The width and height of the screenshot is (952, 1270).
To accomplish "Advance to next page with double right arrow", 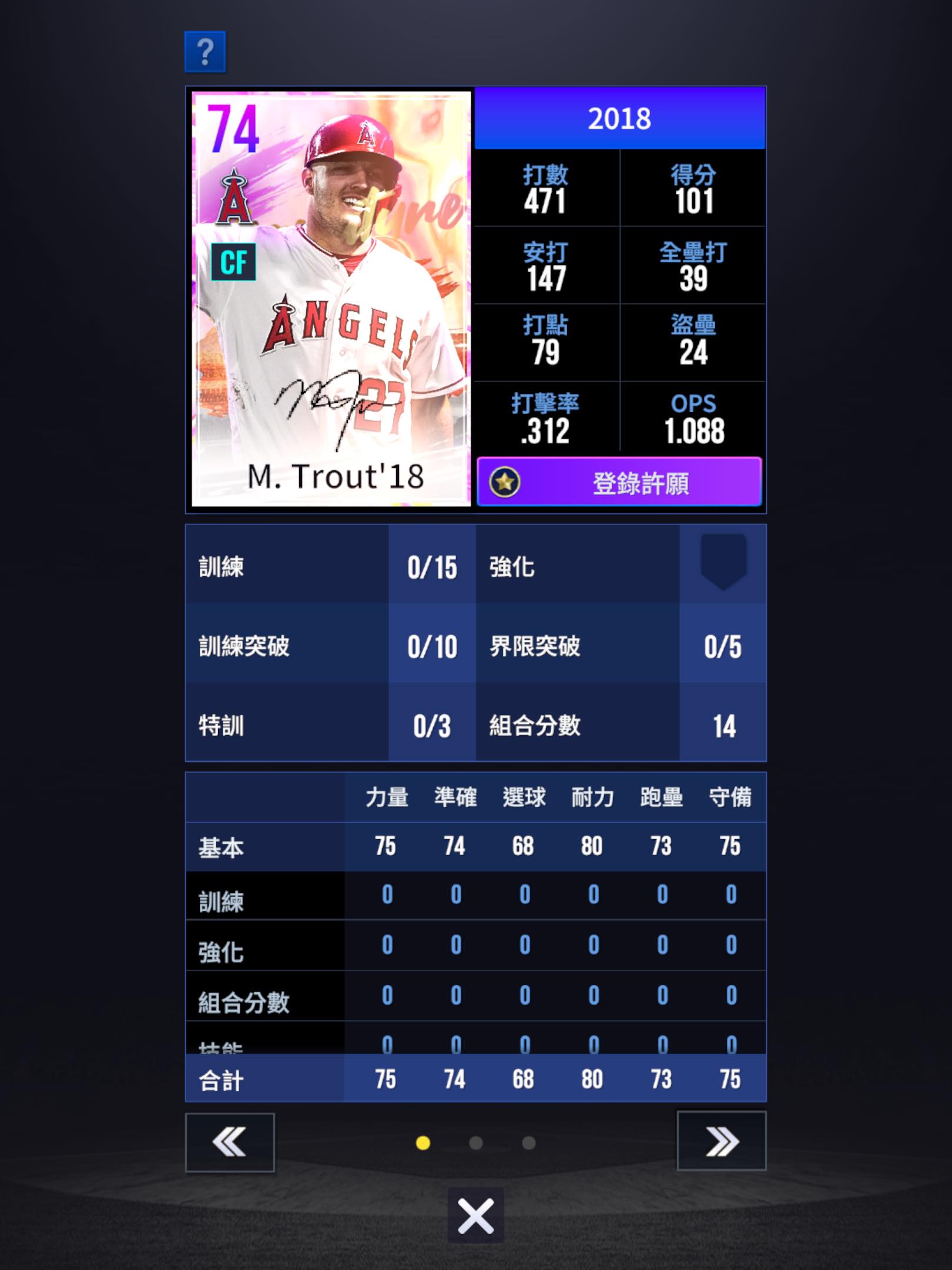I will 722,1139.
